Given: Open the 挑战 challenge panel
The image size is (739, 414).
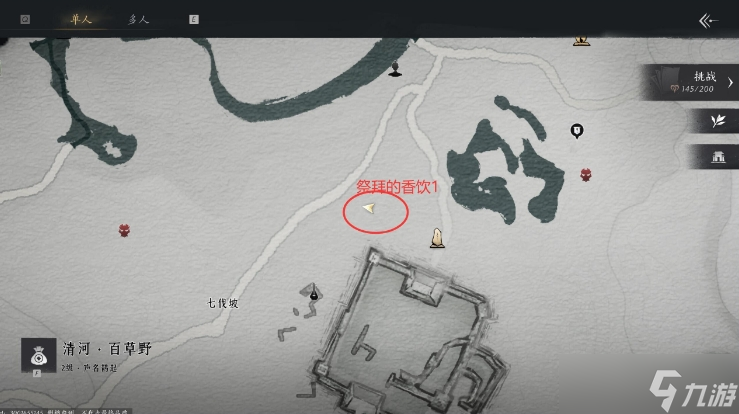Looking at the screenshot, I should coord(692,83).
